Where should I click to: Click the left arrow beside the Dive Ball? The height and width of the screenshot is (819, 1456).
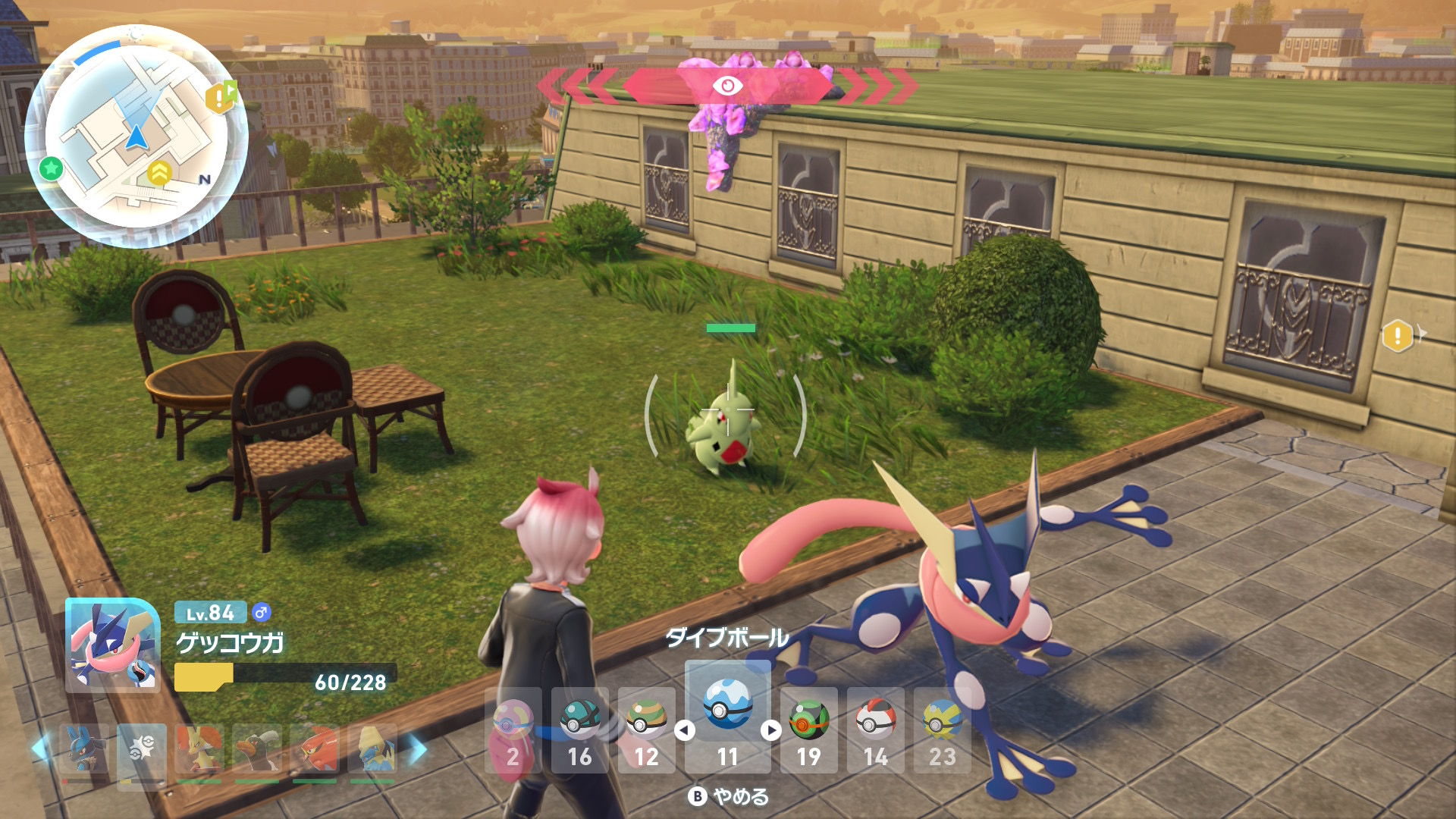point(685,730)
